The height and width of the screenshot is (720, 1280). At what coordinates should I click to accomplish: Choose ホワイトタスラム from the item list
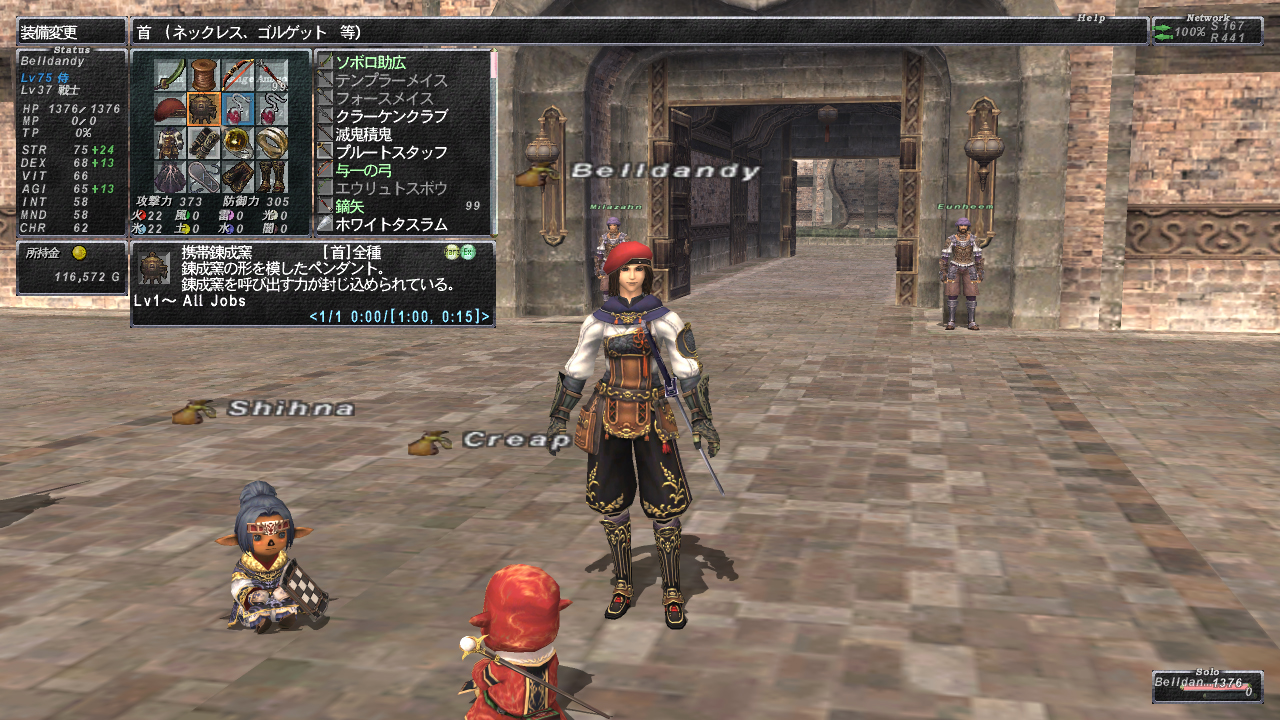[x=392, y=224]
